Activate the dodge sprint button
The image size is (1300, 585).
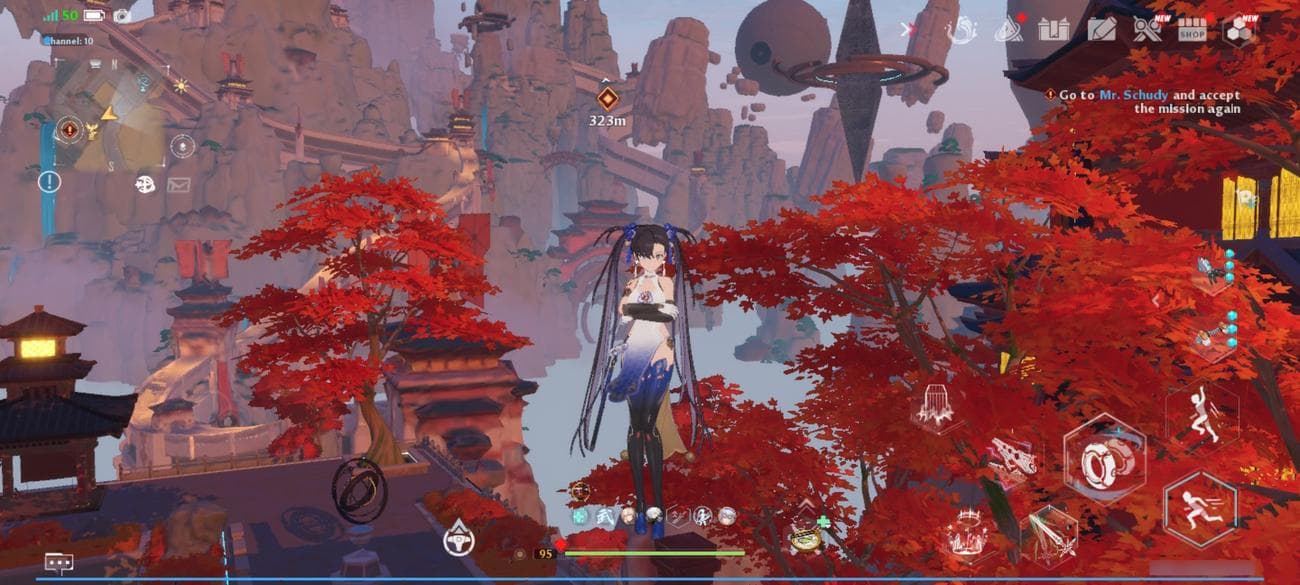point(1199,507)
